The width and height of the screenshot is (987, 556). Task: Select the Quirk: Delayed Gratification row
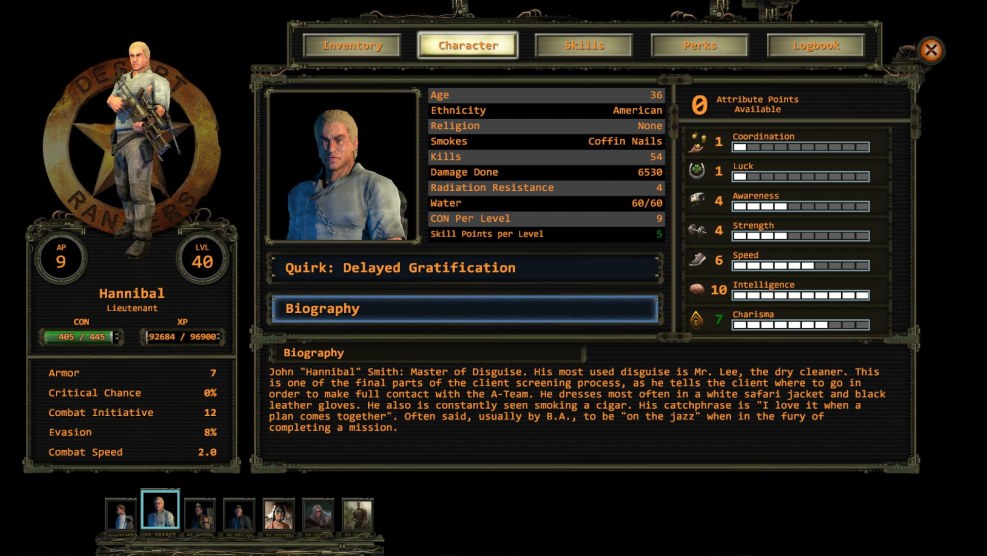tap(465, 268)
